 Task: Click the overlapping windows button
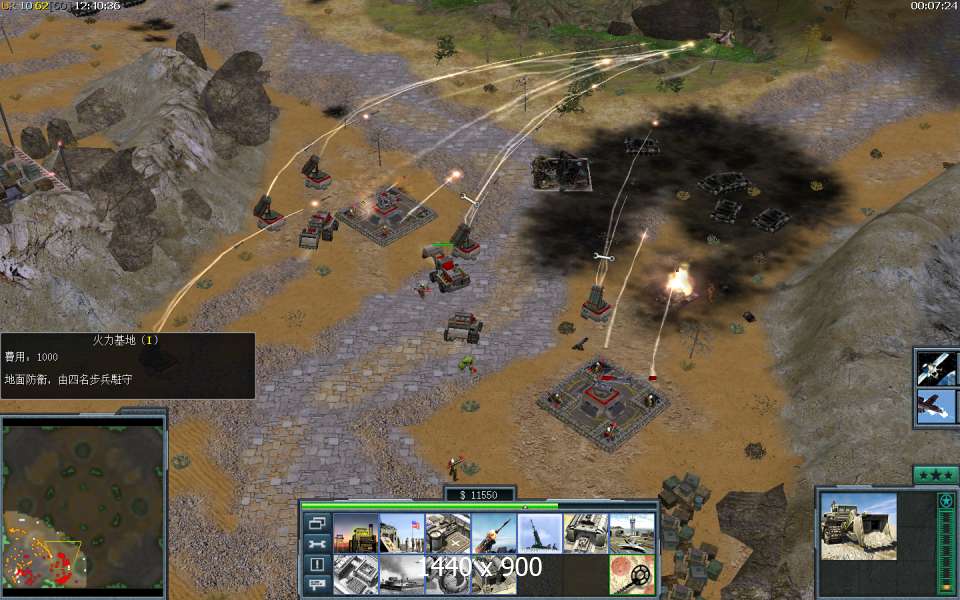[317, 523]
